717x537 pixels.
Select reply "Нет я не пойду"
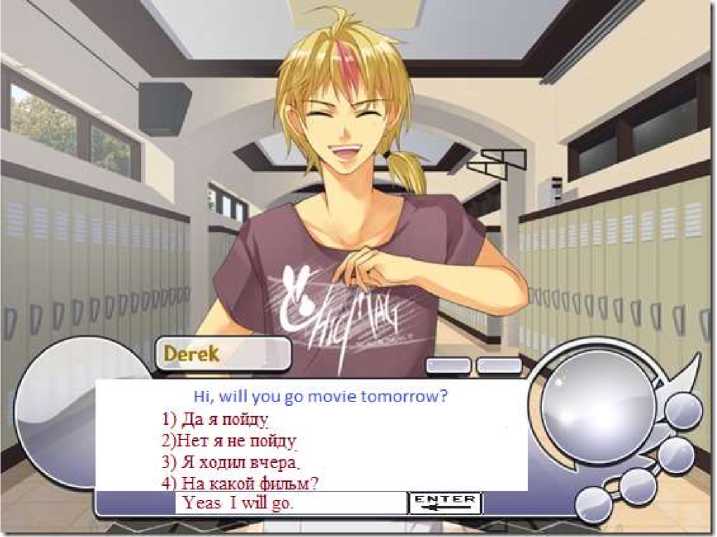coord(230,440)
